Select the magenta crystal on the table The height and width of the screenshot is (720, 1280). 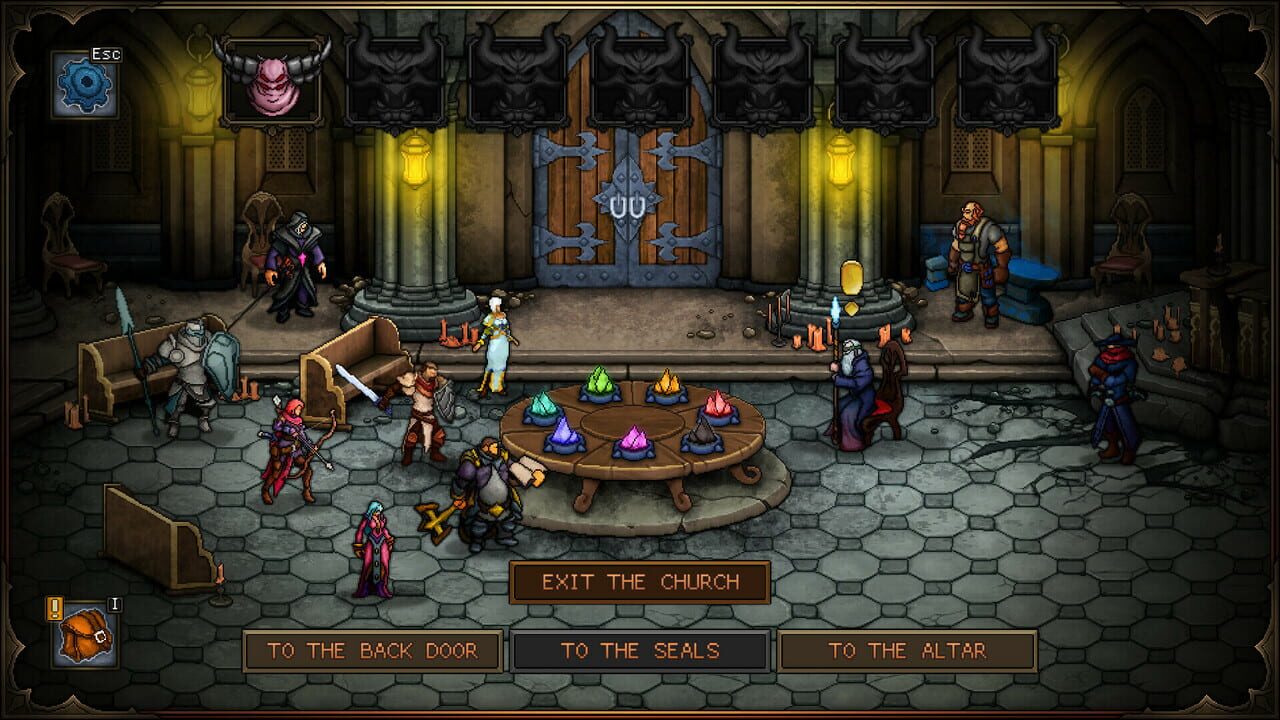point(632,437)
